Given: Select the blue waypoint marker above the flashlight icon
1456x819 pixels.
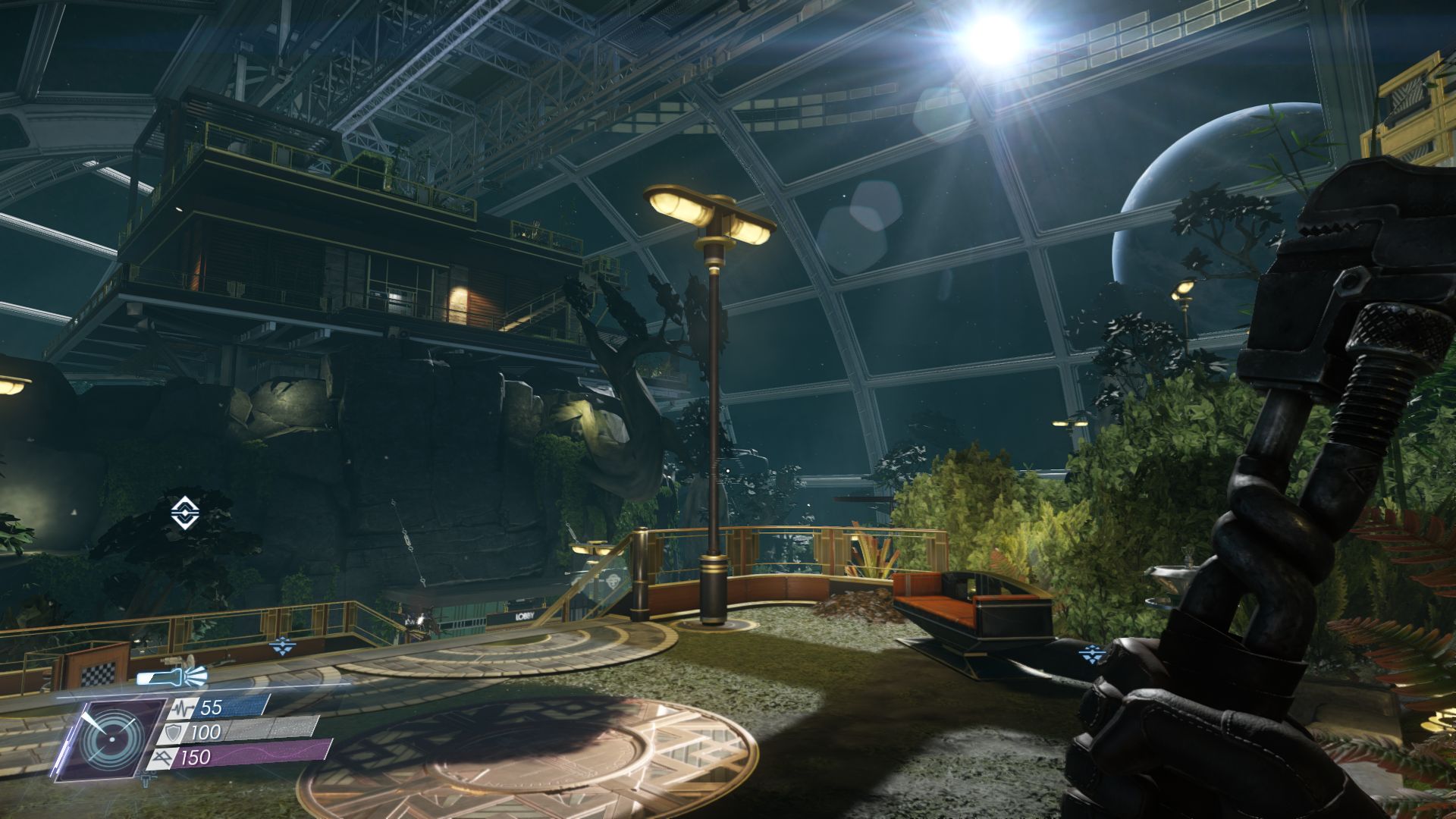Looking at the screenshot, I should point(282,646).
